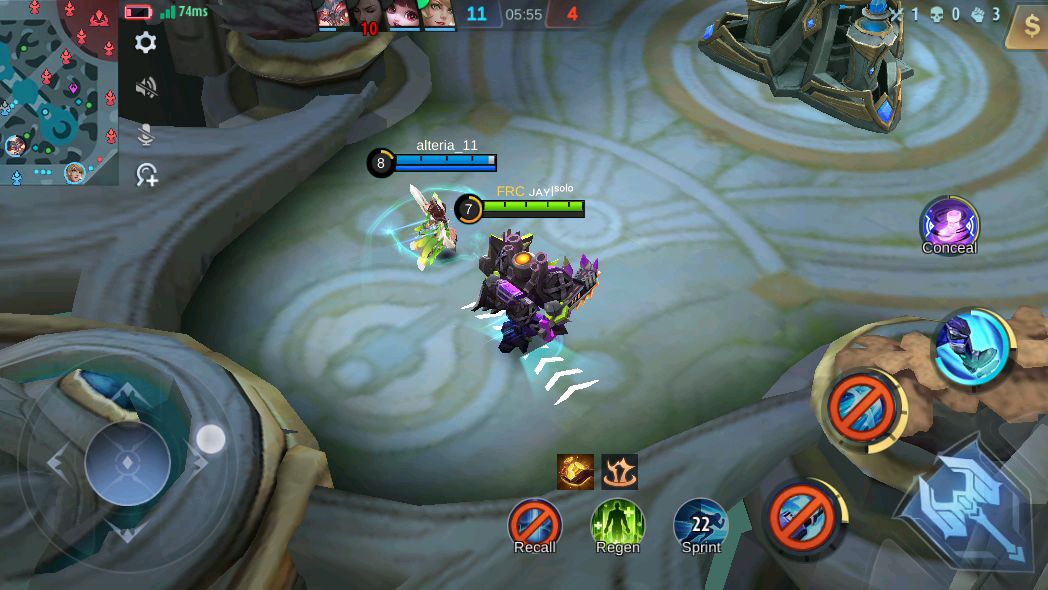
Task: Open the settings gear menu
Action: click(x=146, y=42)
